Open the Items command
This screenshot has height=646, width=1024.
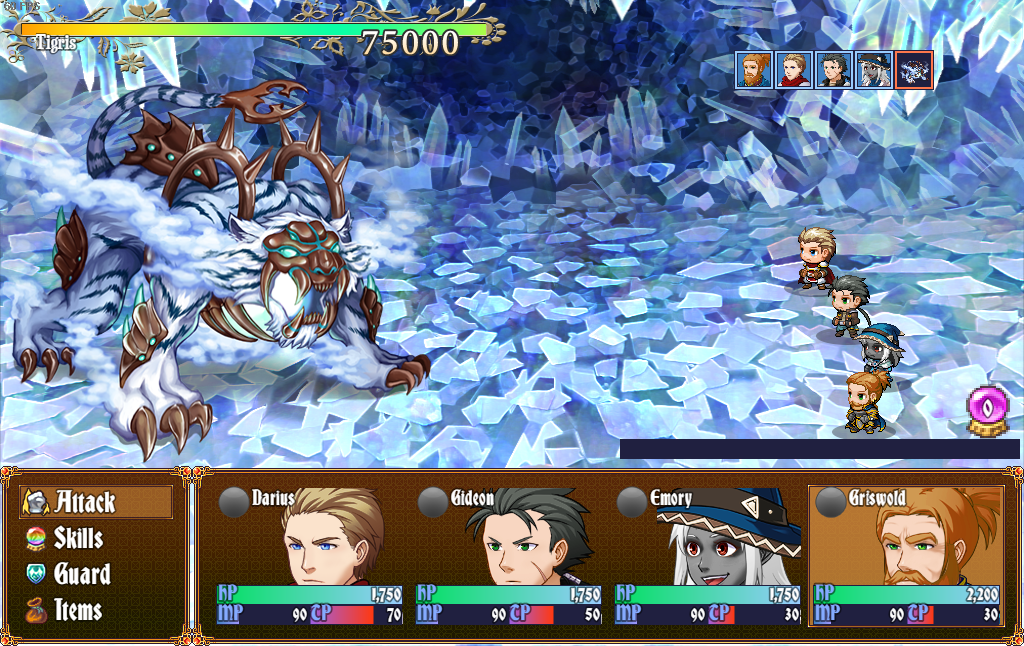point(78,610)
